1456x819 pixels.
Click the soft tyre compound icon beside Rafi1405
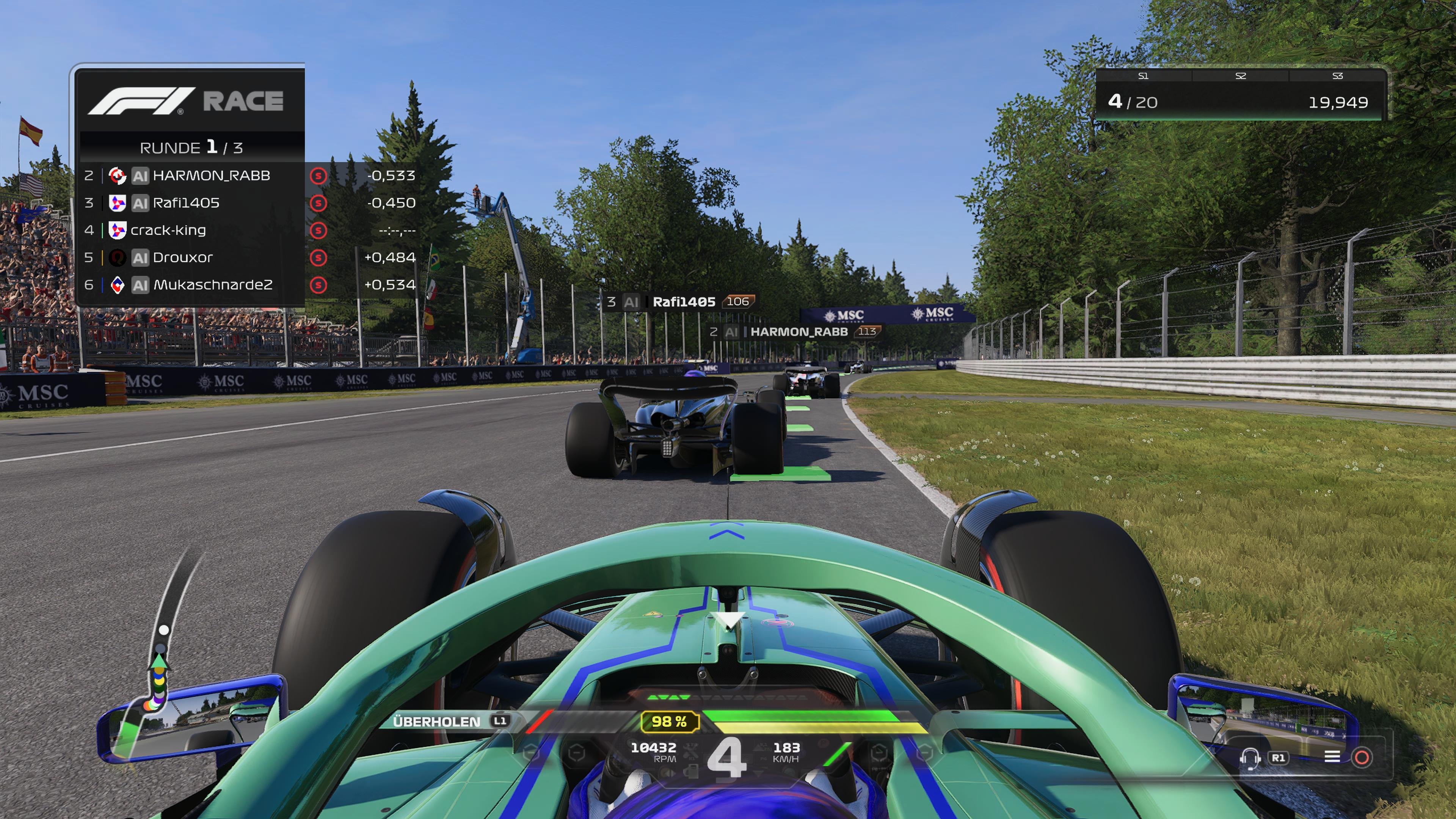(x=318, y=202)
